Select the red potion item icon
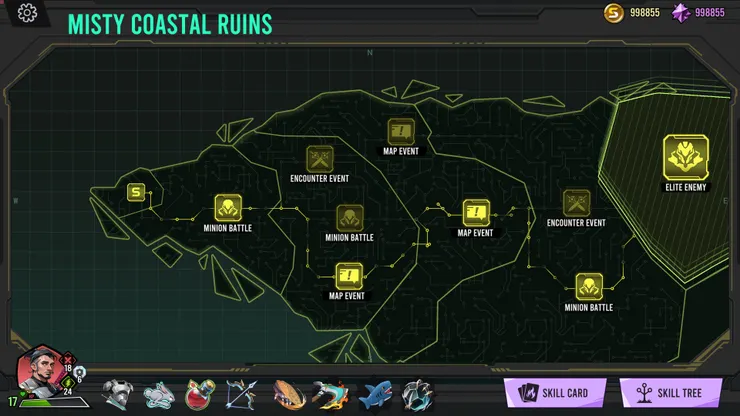 (203, 393)
